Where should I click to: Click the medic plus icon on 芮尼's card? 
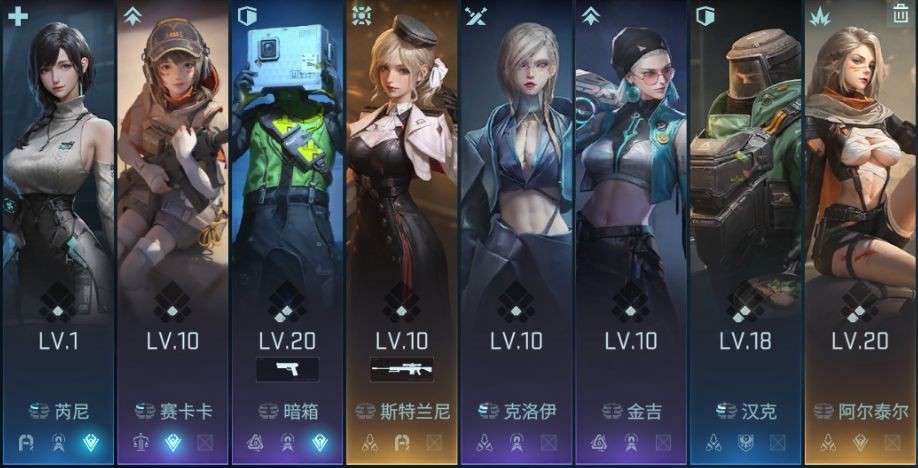17,16
